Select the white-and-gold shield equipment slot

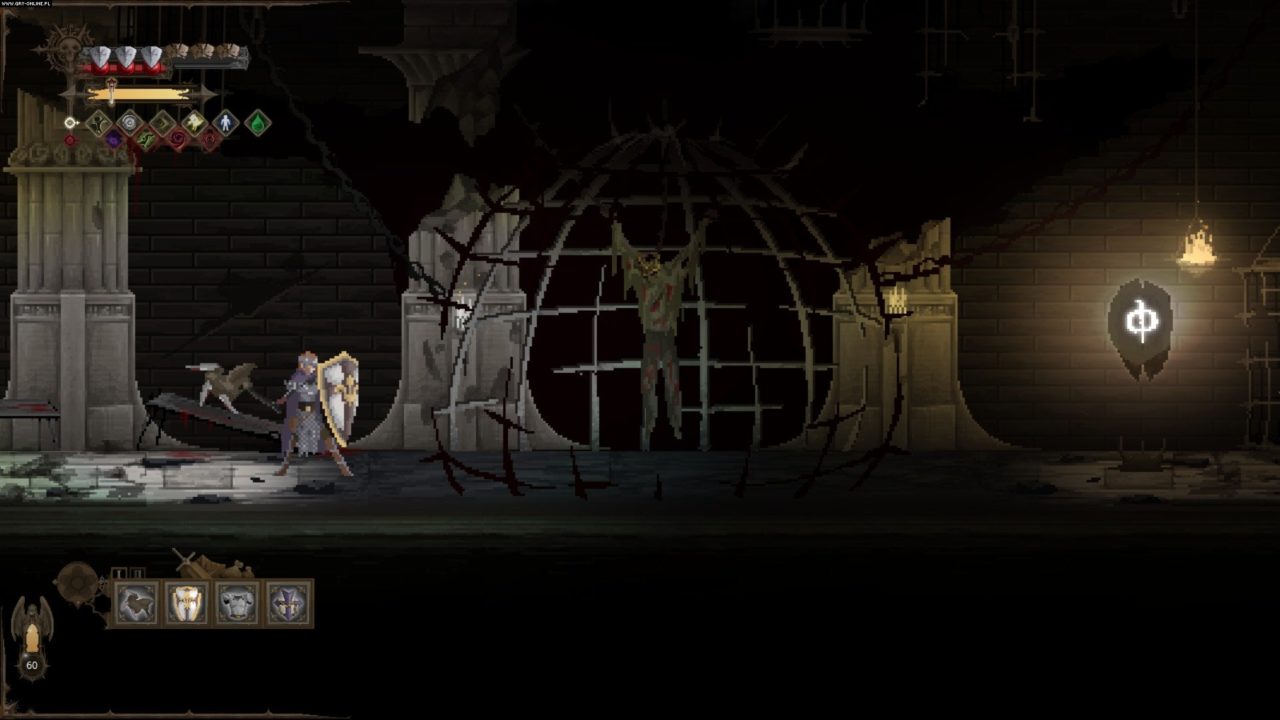click(188, 602)
